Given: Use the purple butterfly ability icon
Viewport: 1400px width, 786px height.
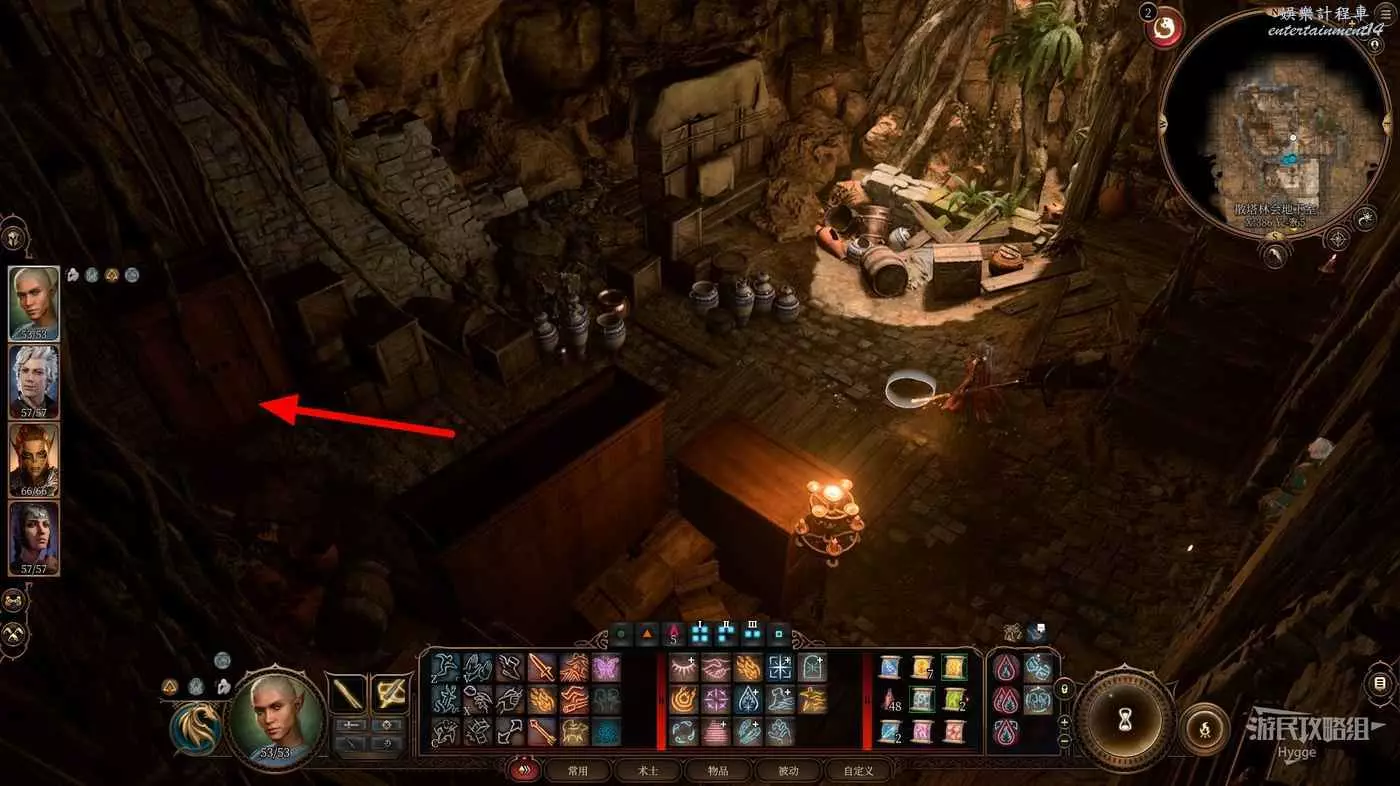Looking at the screenshot, I should coord(606,667).
